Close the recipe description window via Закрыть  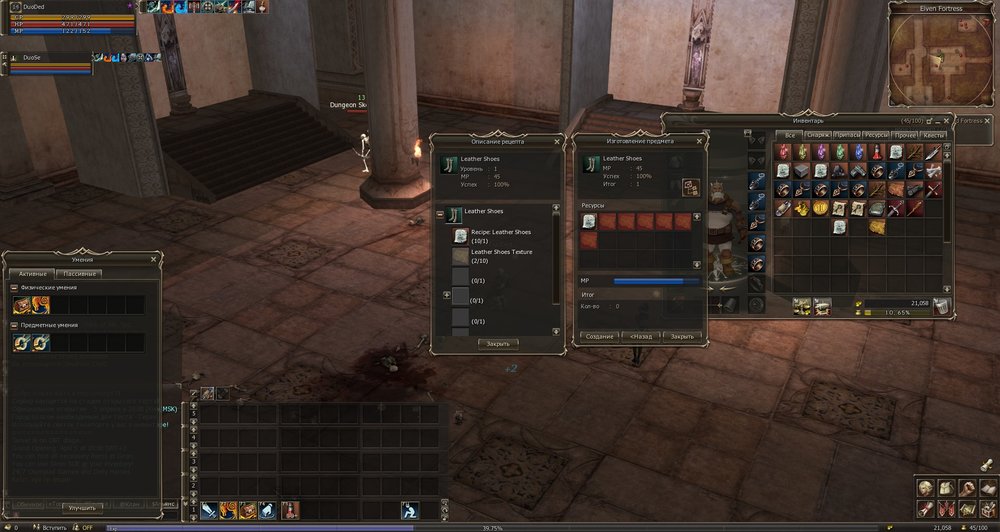498,343
